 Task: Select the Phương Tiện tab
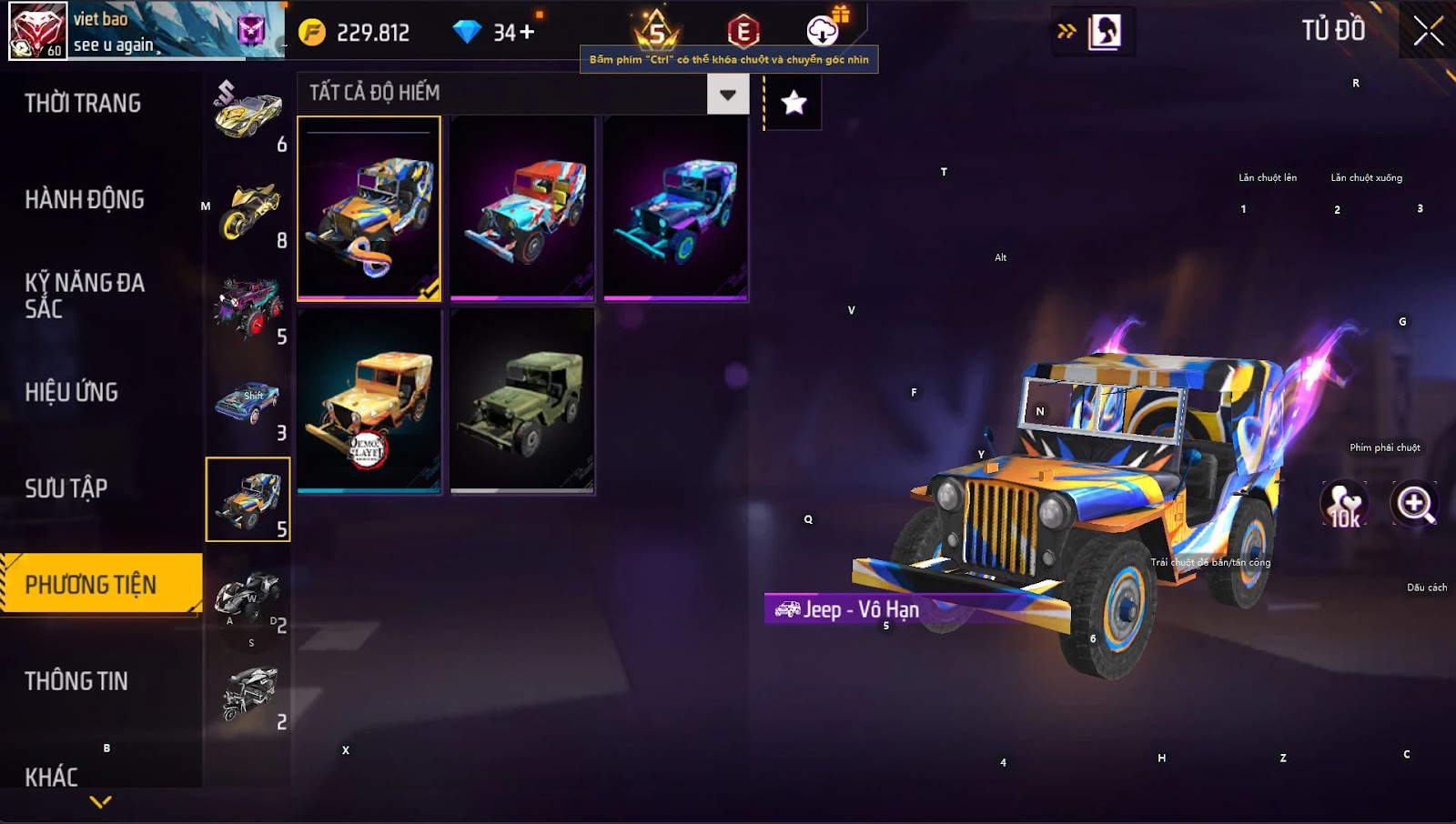pyautogui.click(x=91, y=585)
